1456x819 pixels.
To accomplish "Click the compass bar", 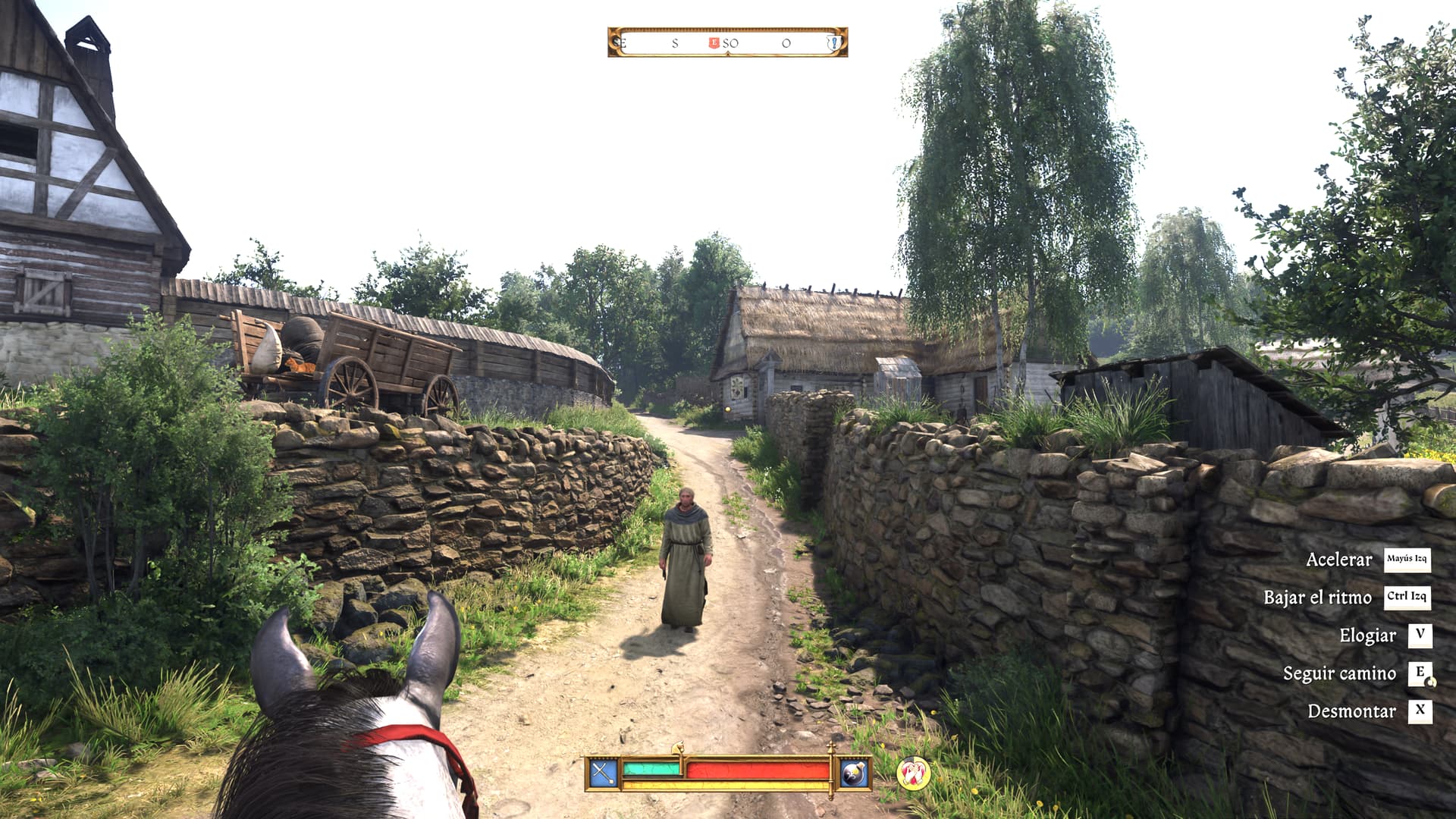I will coord(727,42).
